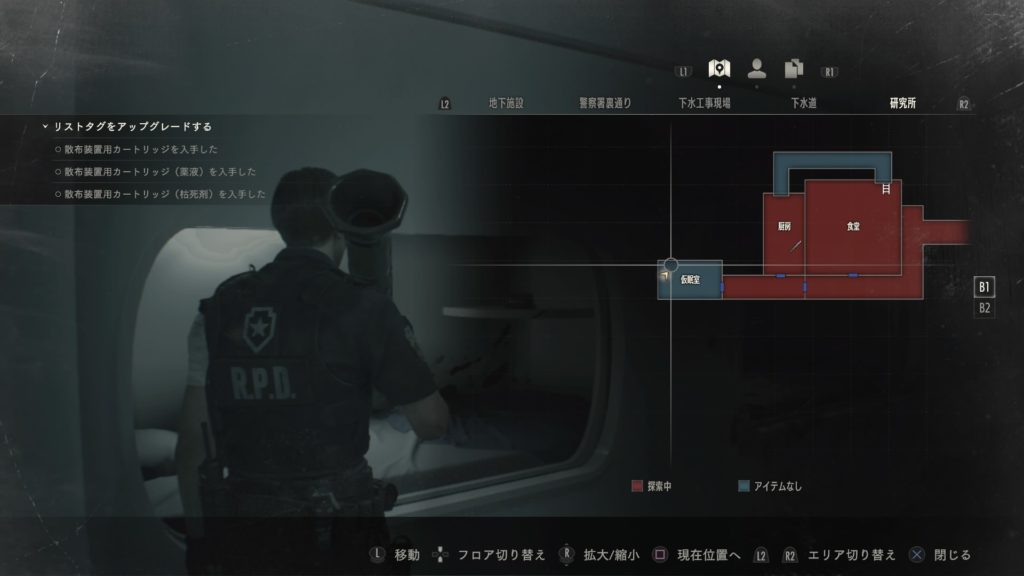This screenshot has width=1024, height=576.
Task: Open the 下水工事現場 area map
Action: (704, 103)
